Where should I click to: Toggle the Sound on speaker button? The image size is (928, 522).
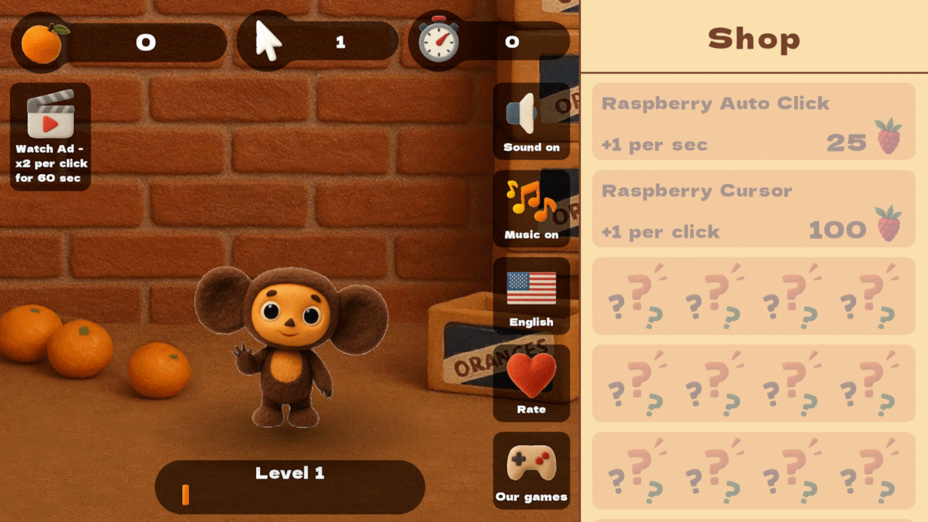click(531, 121)
